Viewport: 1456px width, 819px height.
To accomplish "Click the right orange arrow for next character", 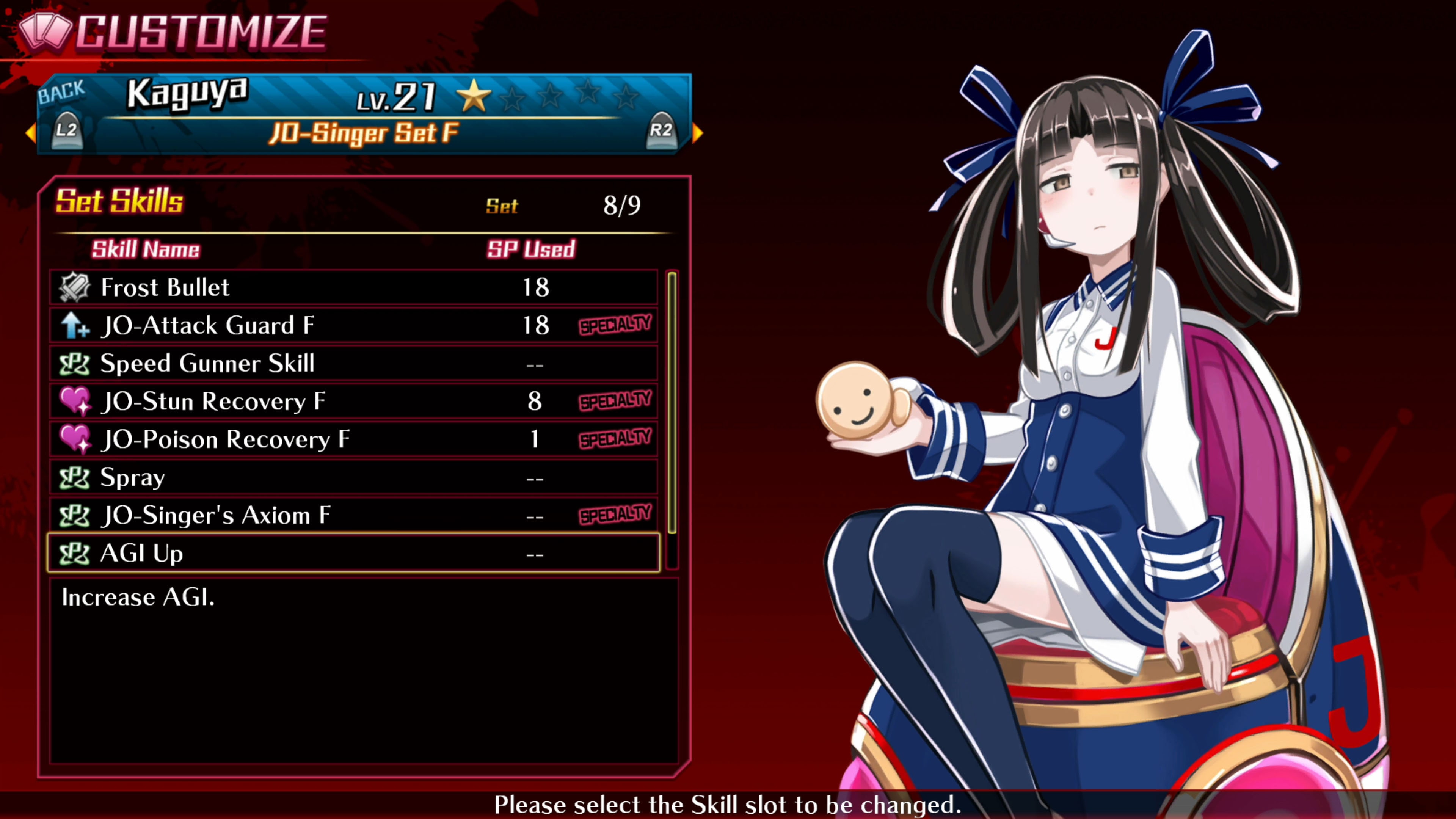I will pyautogui.click(x=698, y=133).
